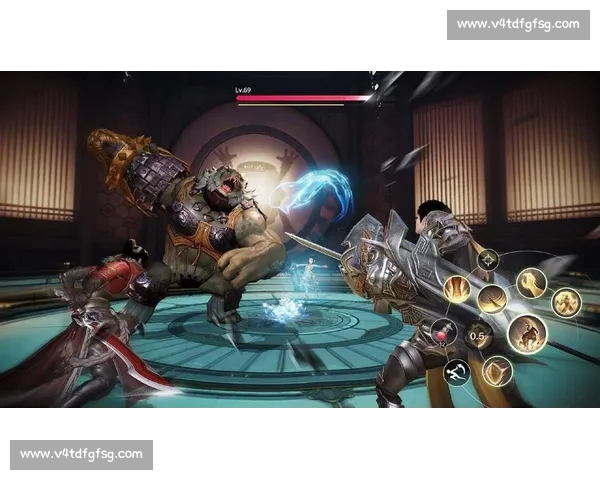The height and width of the screenshot is (480, 600).
Task: Activate the golden shield skill
Action: pos(497,371)
